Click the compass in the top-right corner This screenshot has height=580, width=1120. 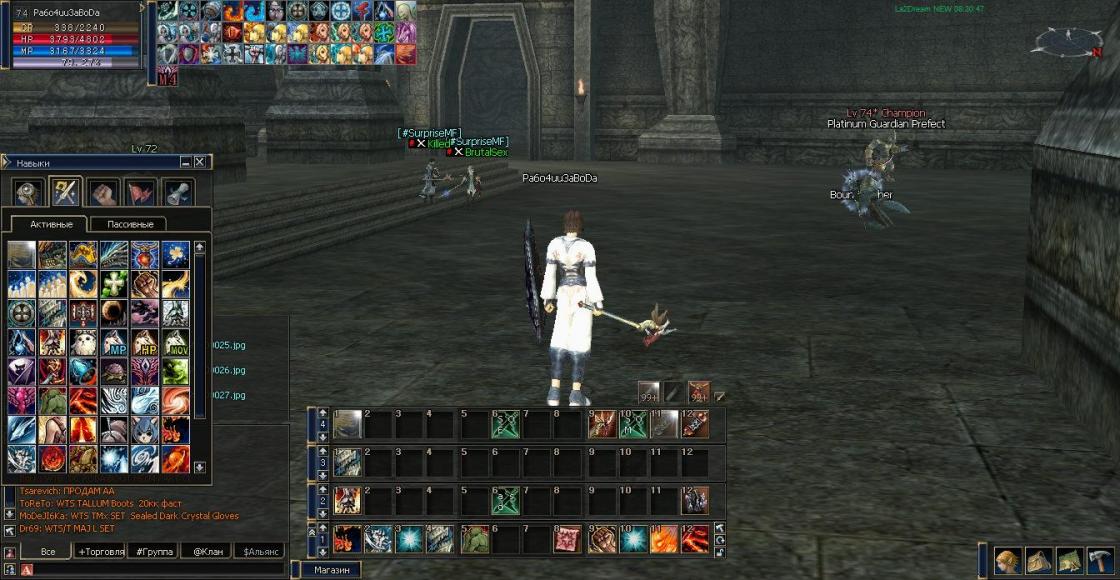[1067, 42]
